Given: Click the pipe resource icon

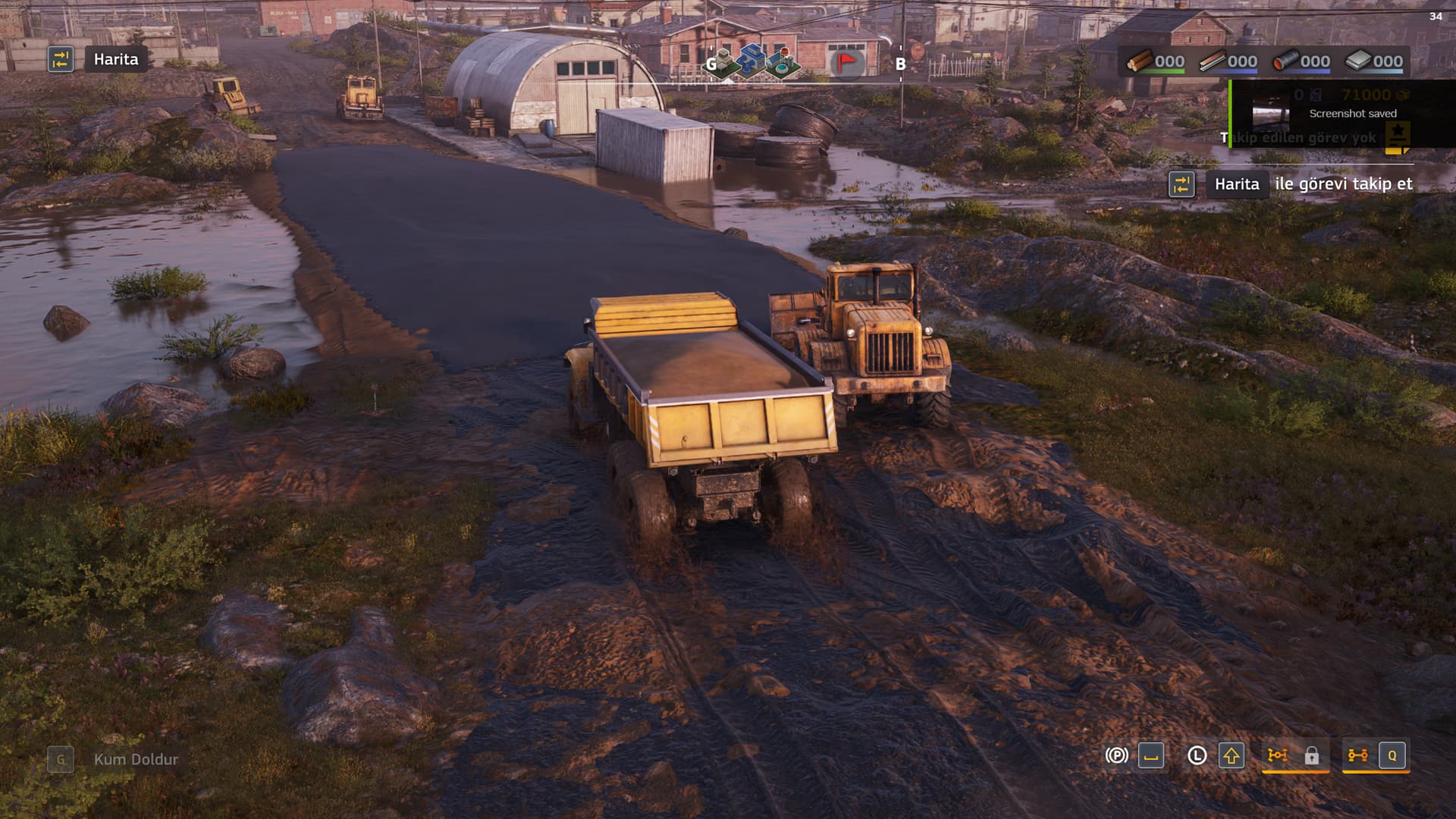Looking at the screenshot, I should click(x=1285, y=61).
